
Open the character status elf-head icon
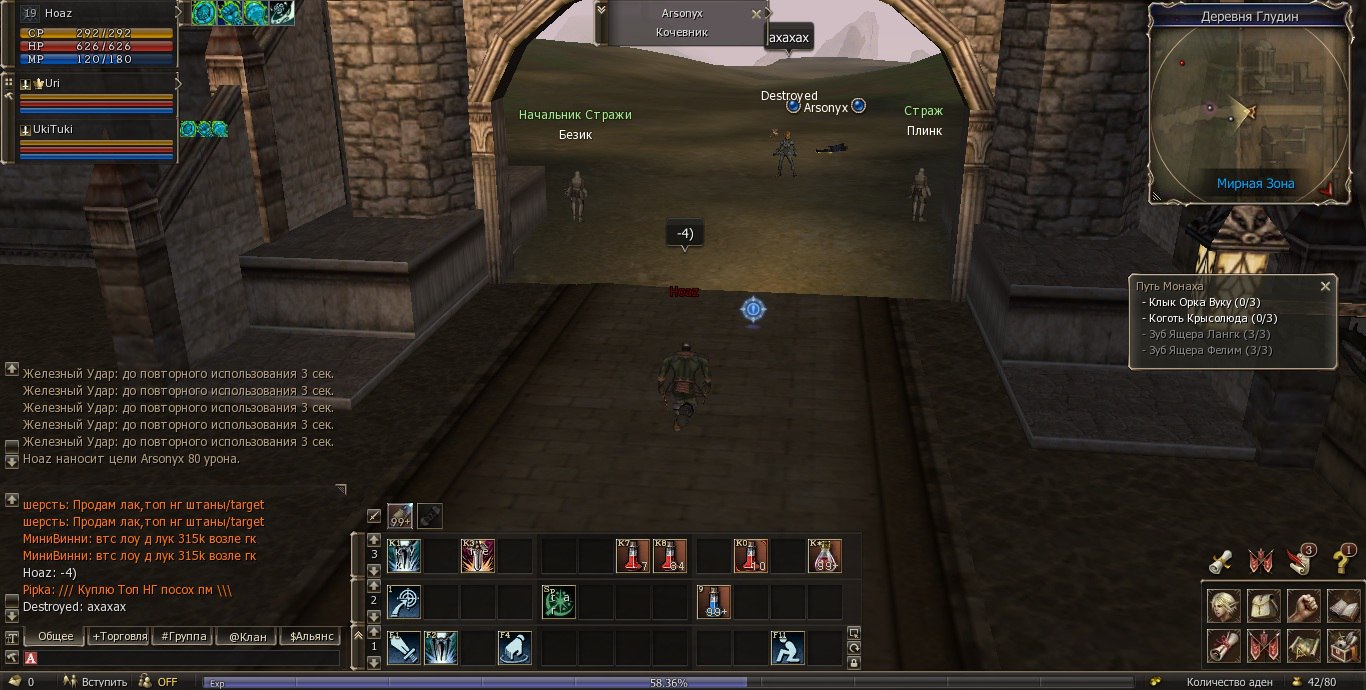(x=1222, y=606)
